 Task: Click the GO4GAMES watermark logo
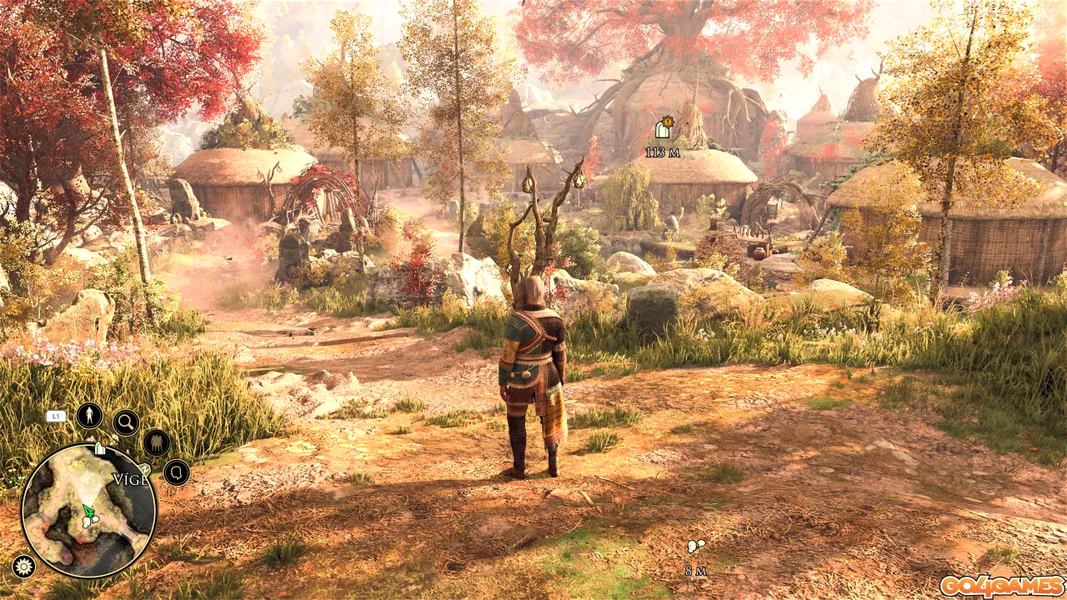click(1001, 586)
